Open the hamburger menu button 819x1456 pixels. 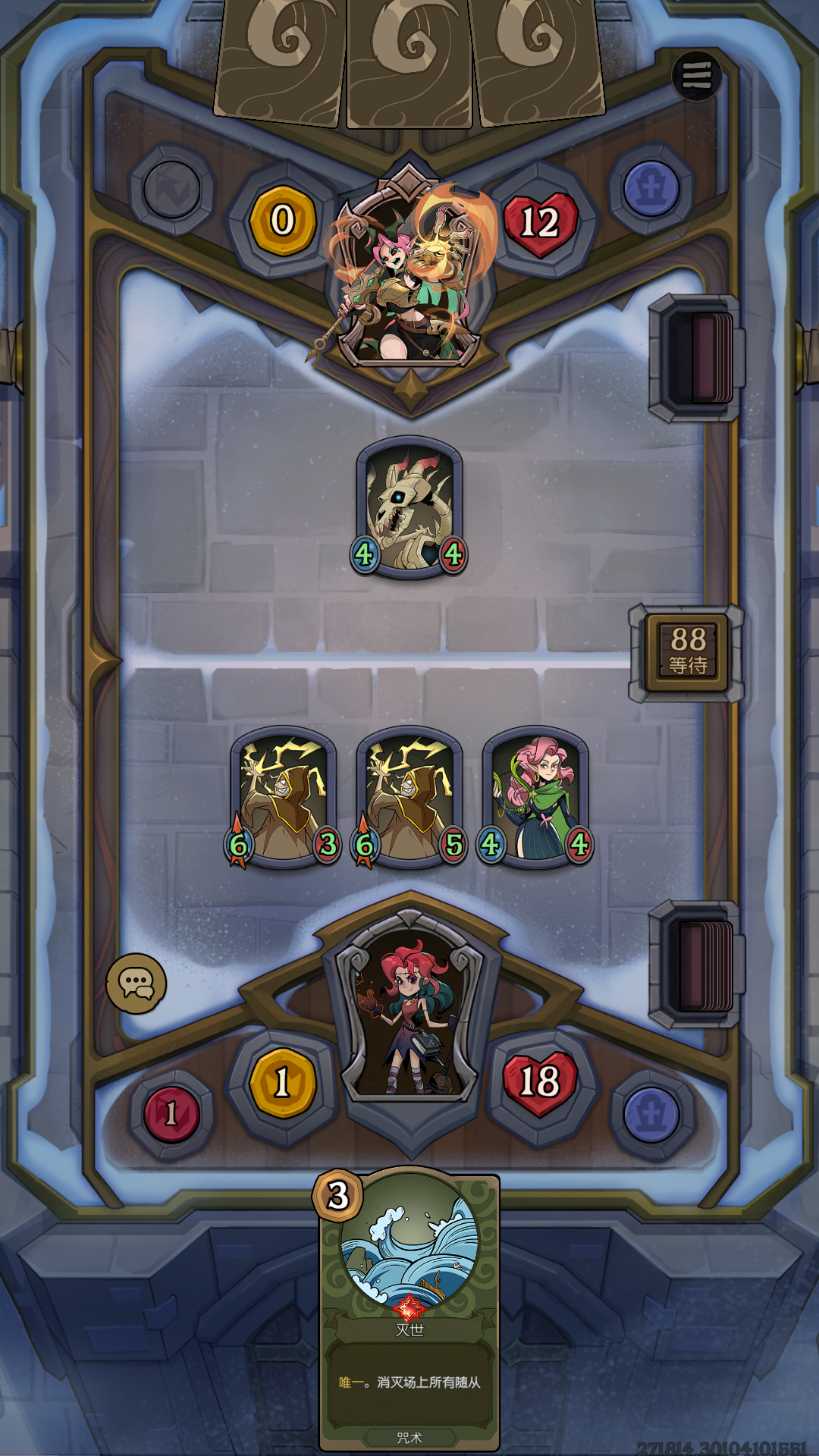click(696, 76)
